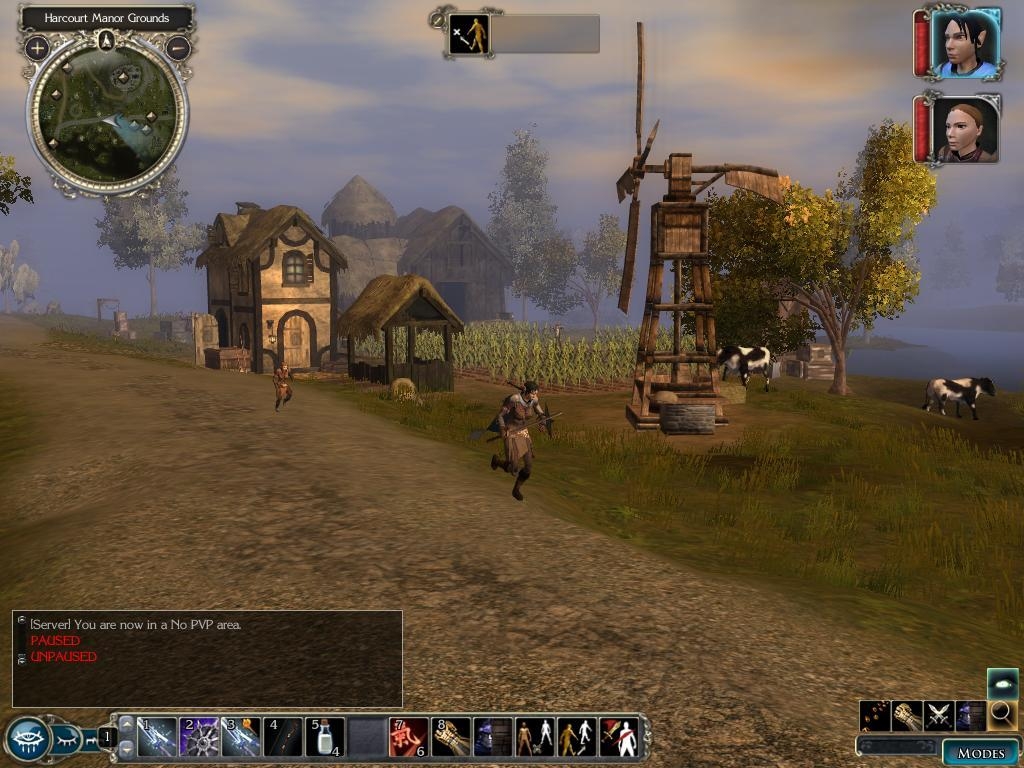Click the queued action icon at top center
Image resolution: width=1024 pixels, height=768 pixels.
[x=469, y=34]
